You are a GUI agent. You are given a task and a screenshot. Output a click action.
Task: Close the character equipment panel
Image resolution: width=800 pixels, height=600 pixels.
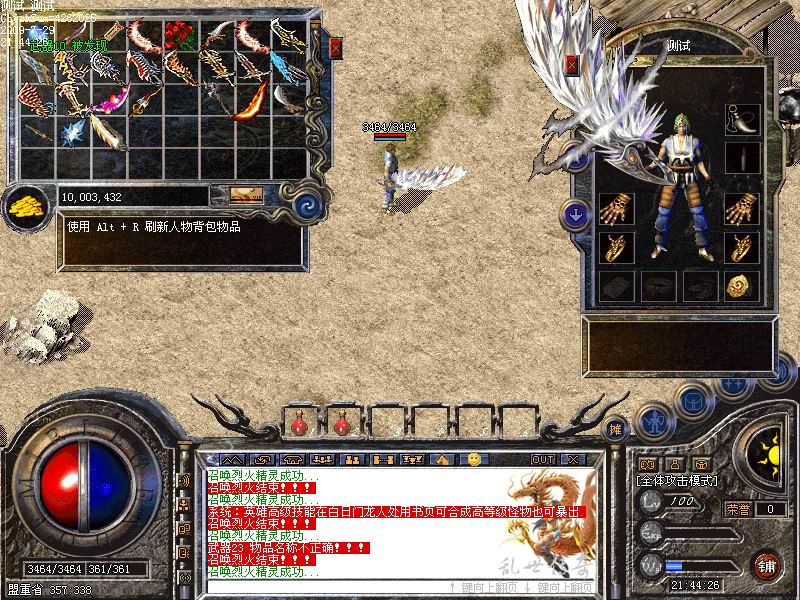pos(572,64)
